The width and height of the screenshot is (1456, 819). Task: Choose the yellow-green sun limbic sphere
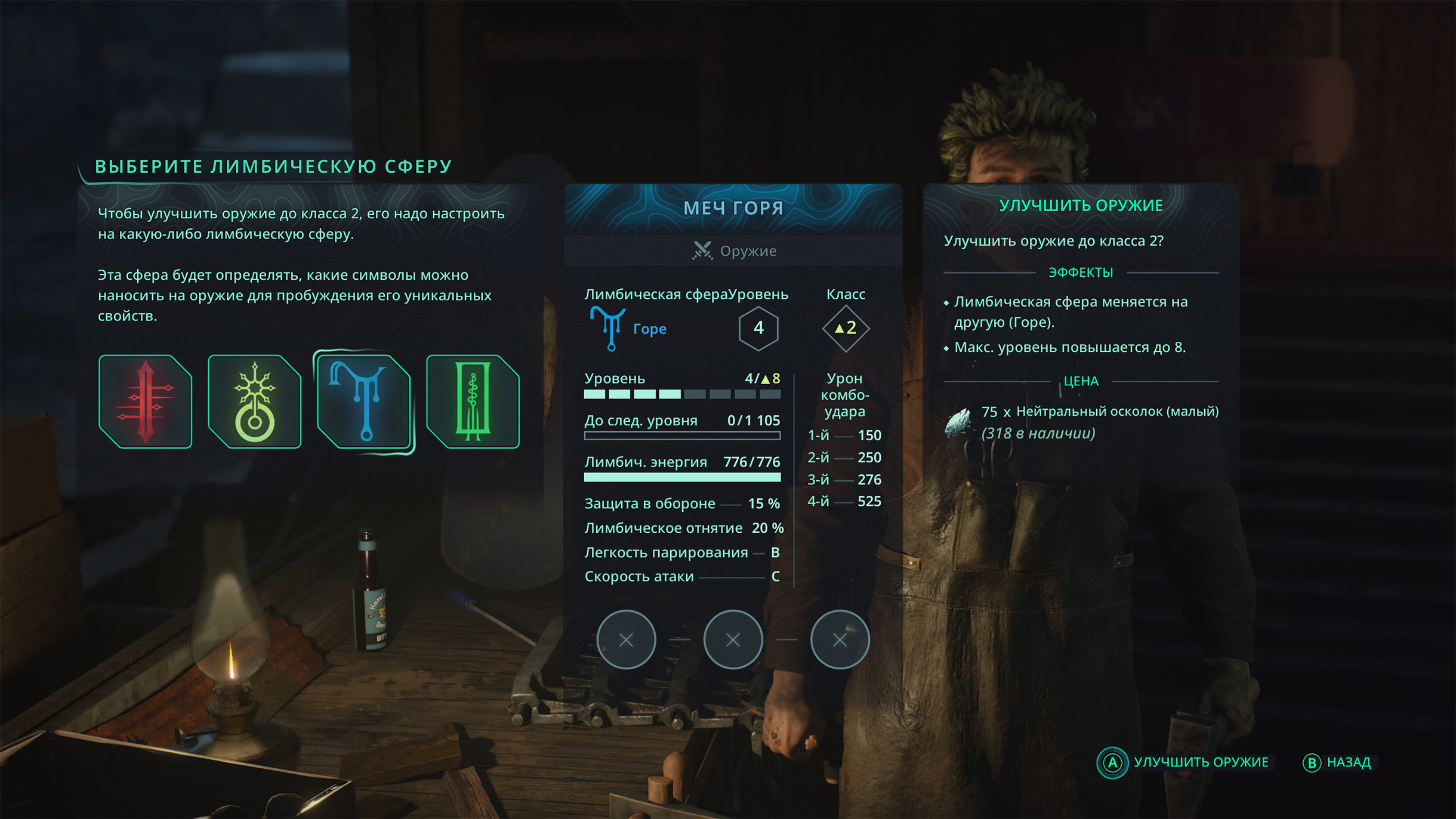click(x=255, y=401)
